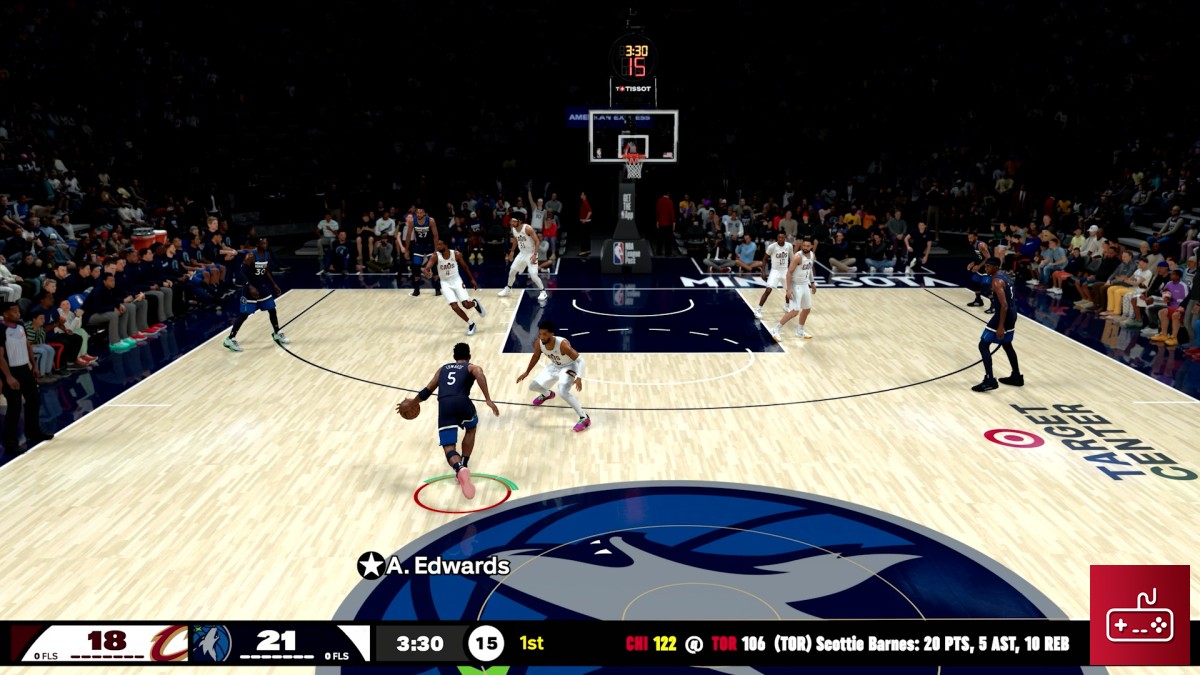This screenshot has height=675, width=1200.
Task: Click the red gamepad overlay icon
Action: click(x=1139, y=615)
